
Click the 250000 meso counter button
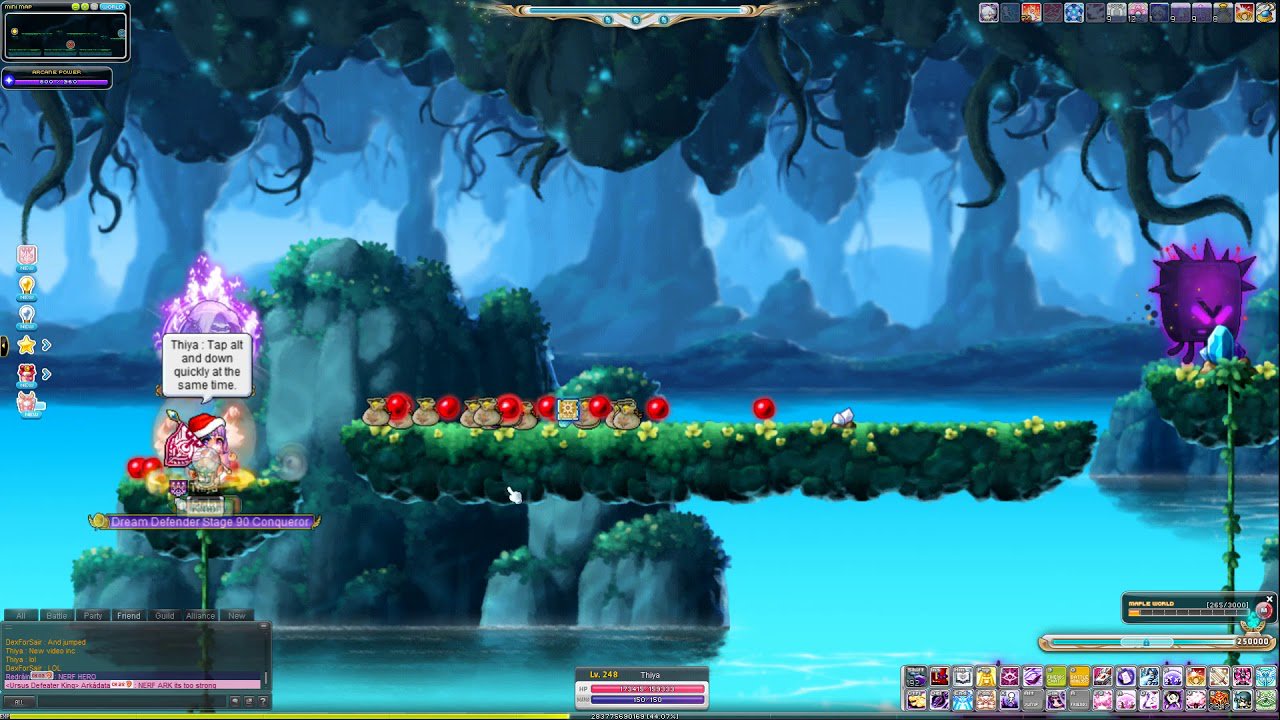[1251, 641]
